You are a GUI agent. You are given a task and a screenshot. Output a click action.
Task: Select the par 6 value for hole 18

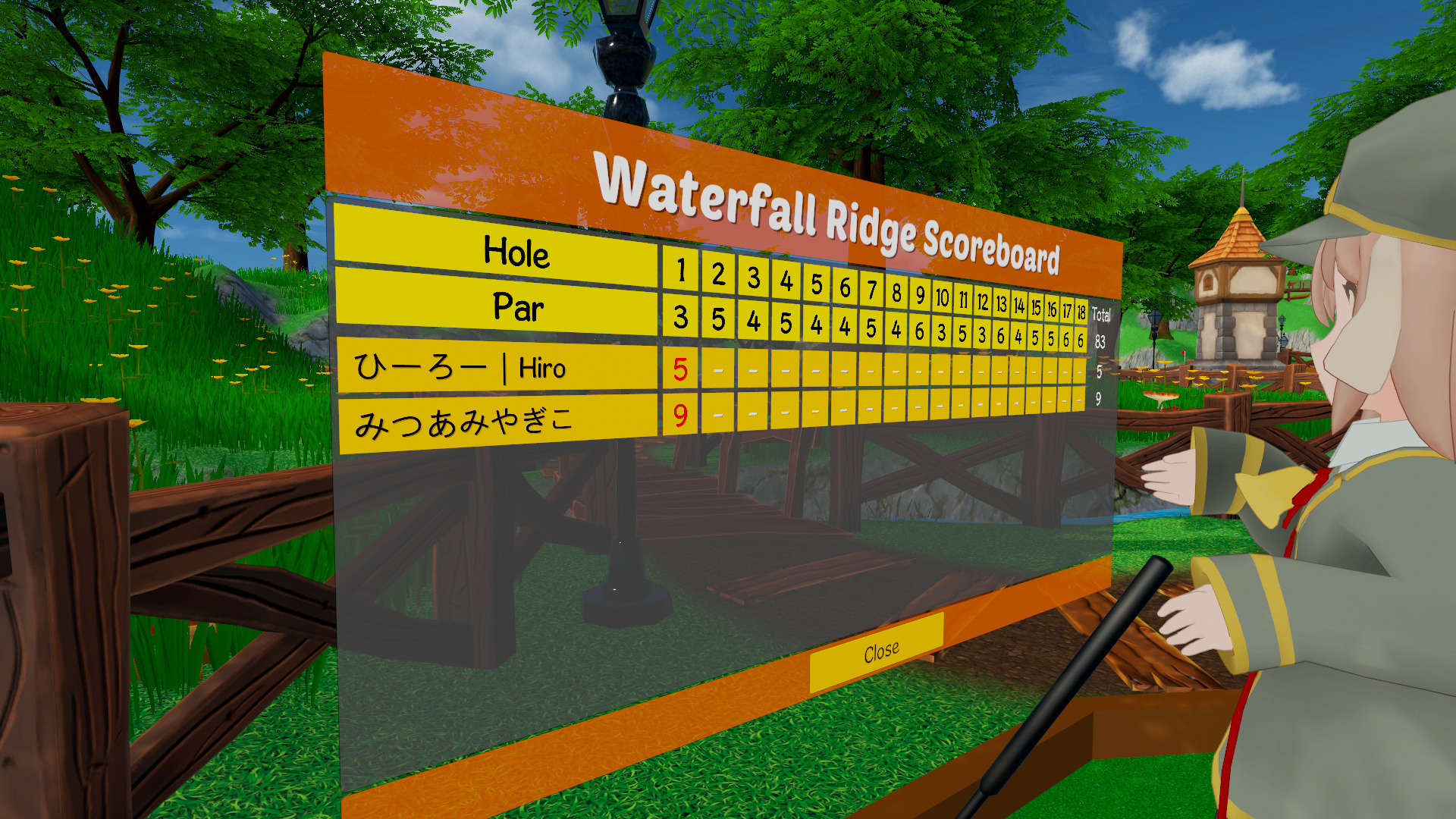(1081, 340)
